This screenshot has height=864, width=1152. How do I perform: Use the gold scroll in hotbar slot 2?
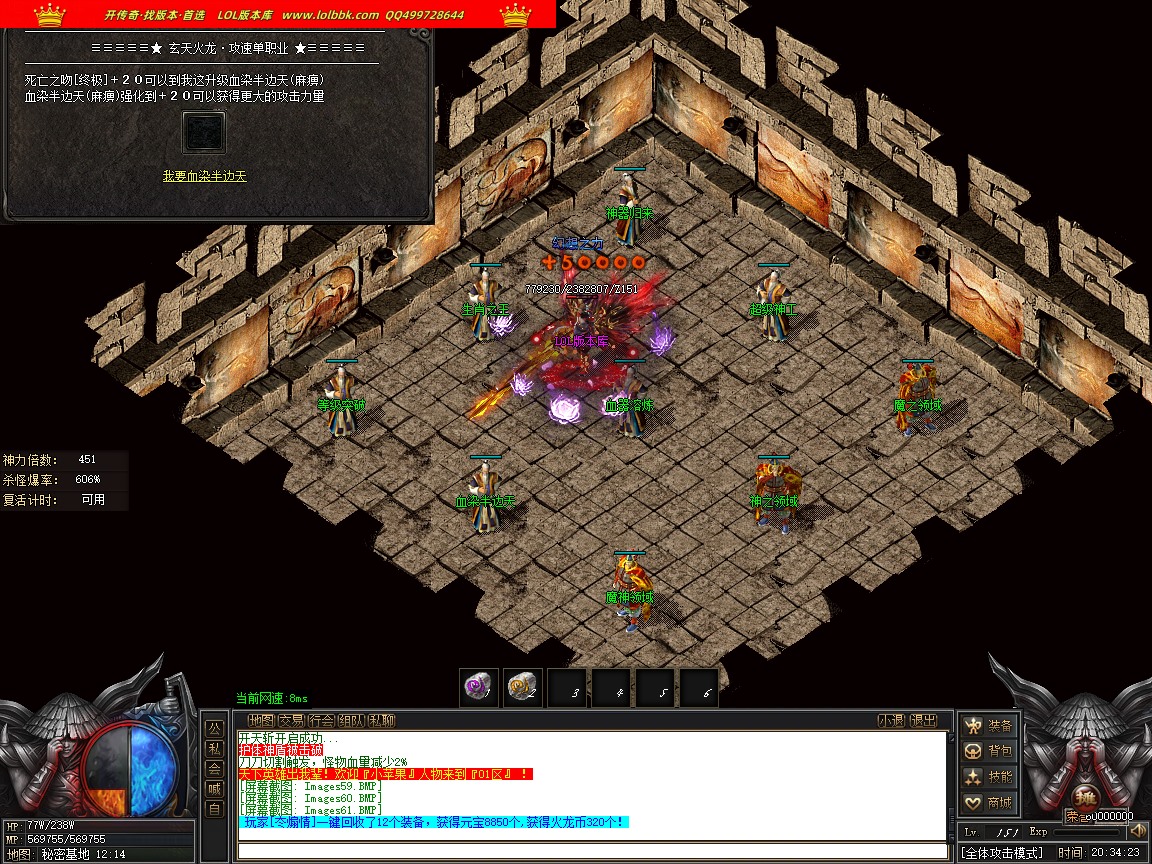(522, 688)
